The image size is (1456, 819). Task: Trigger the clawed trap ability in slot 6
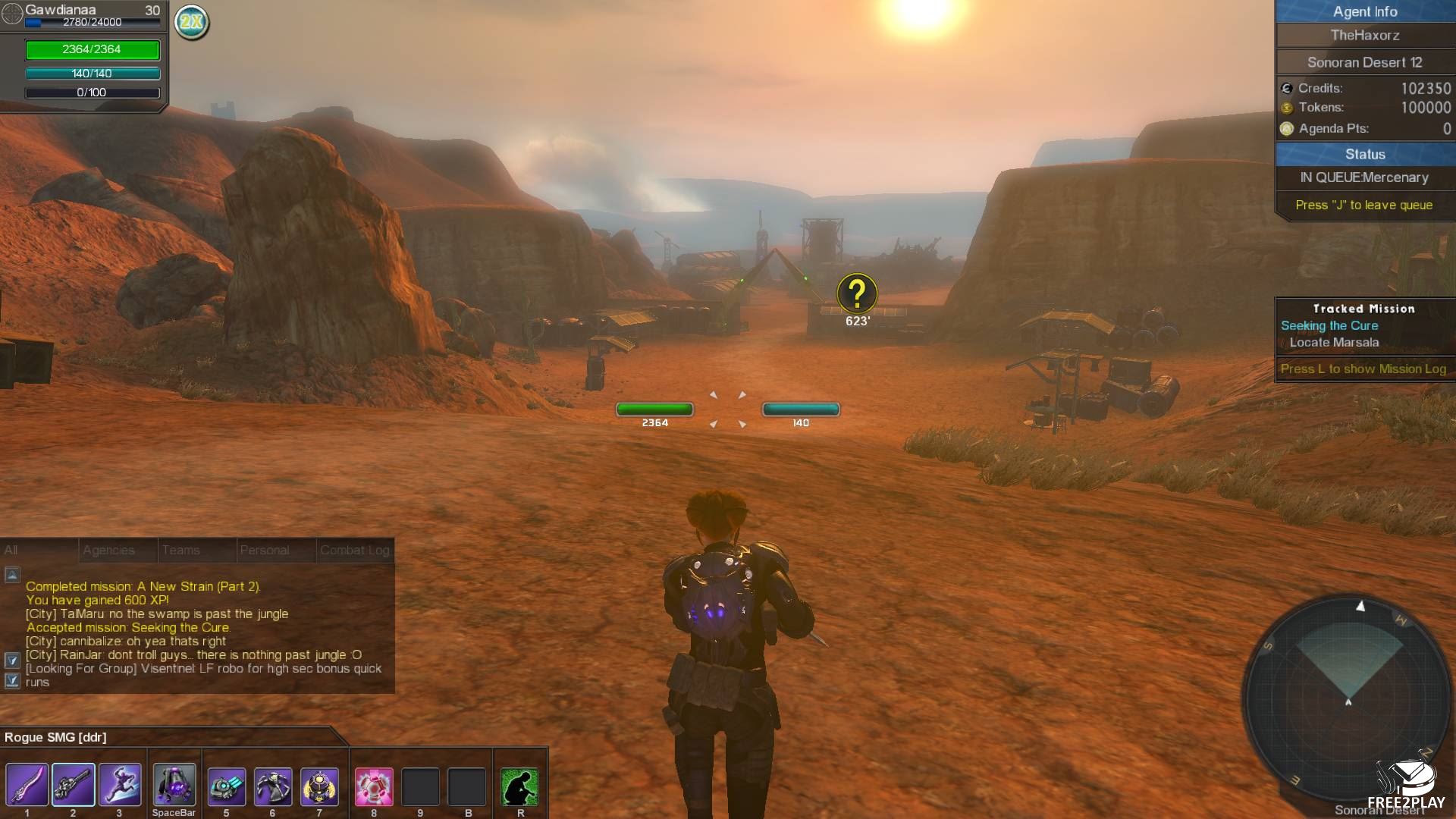coord(273,785)
